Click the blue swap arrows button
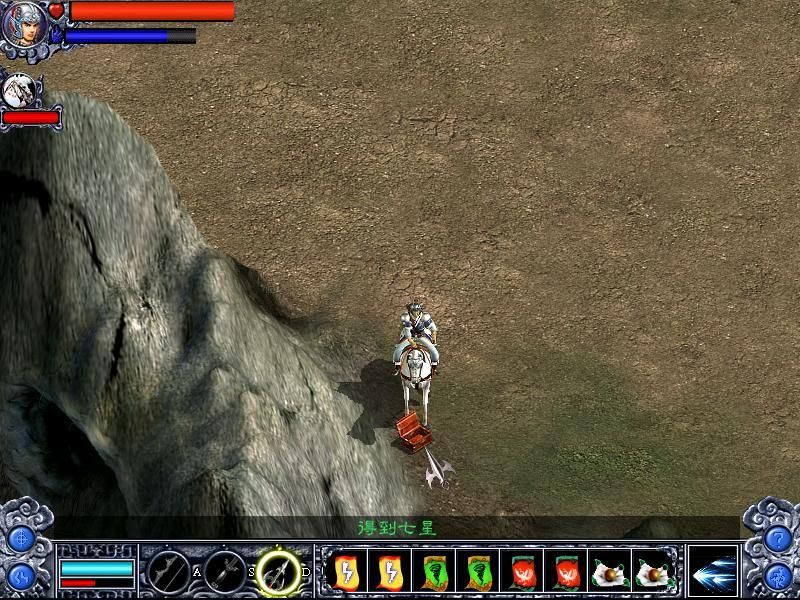 (x=20, y=578)
